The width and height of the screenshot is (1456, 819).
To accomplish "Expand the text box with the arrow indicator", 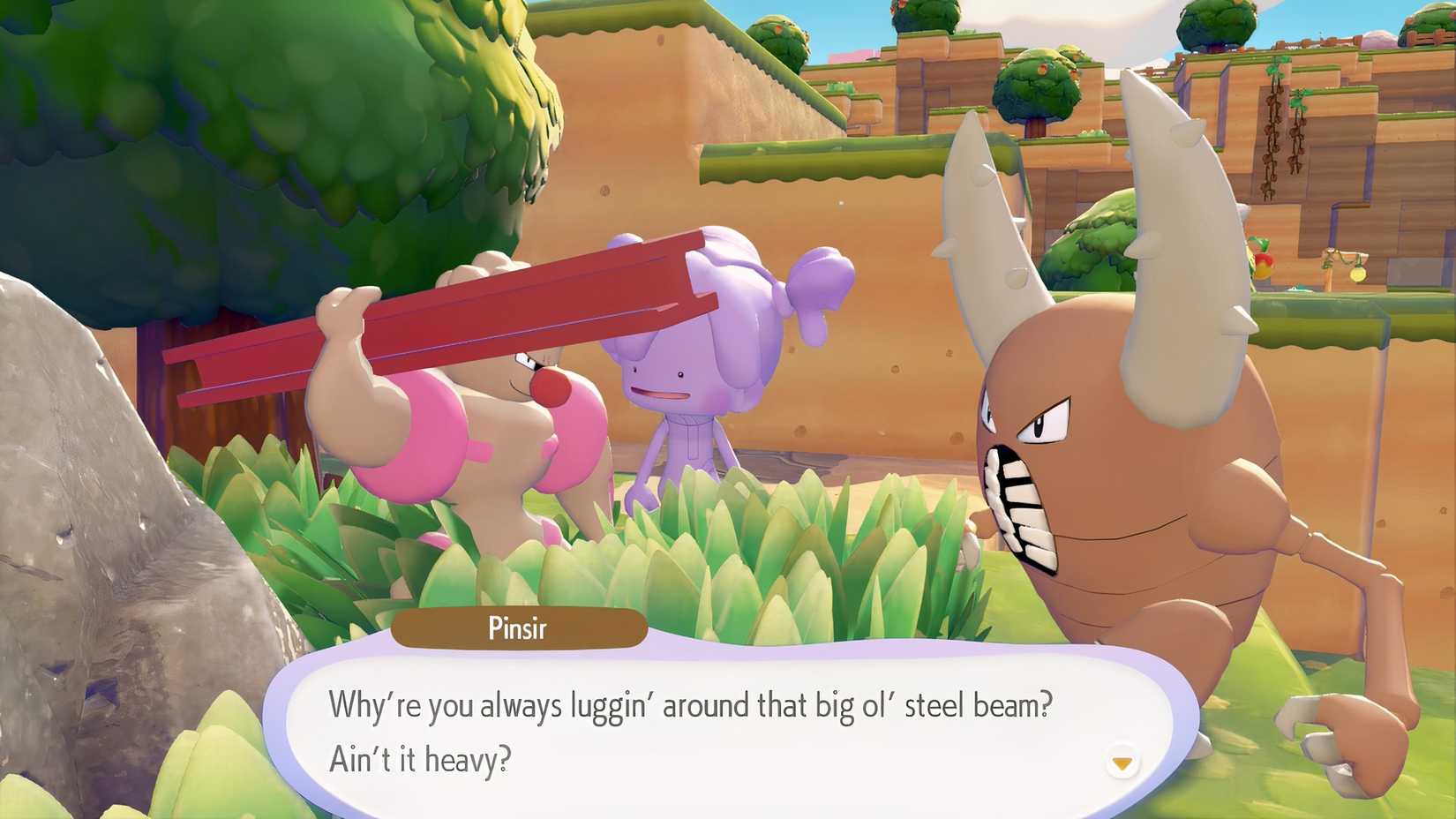I will click(x=1122, y=759).
